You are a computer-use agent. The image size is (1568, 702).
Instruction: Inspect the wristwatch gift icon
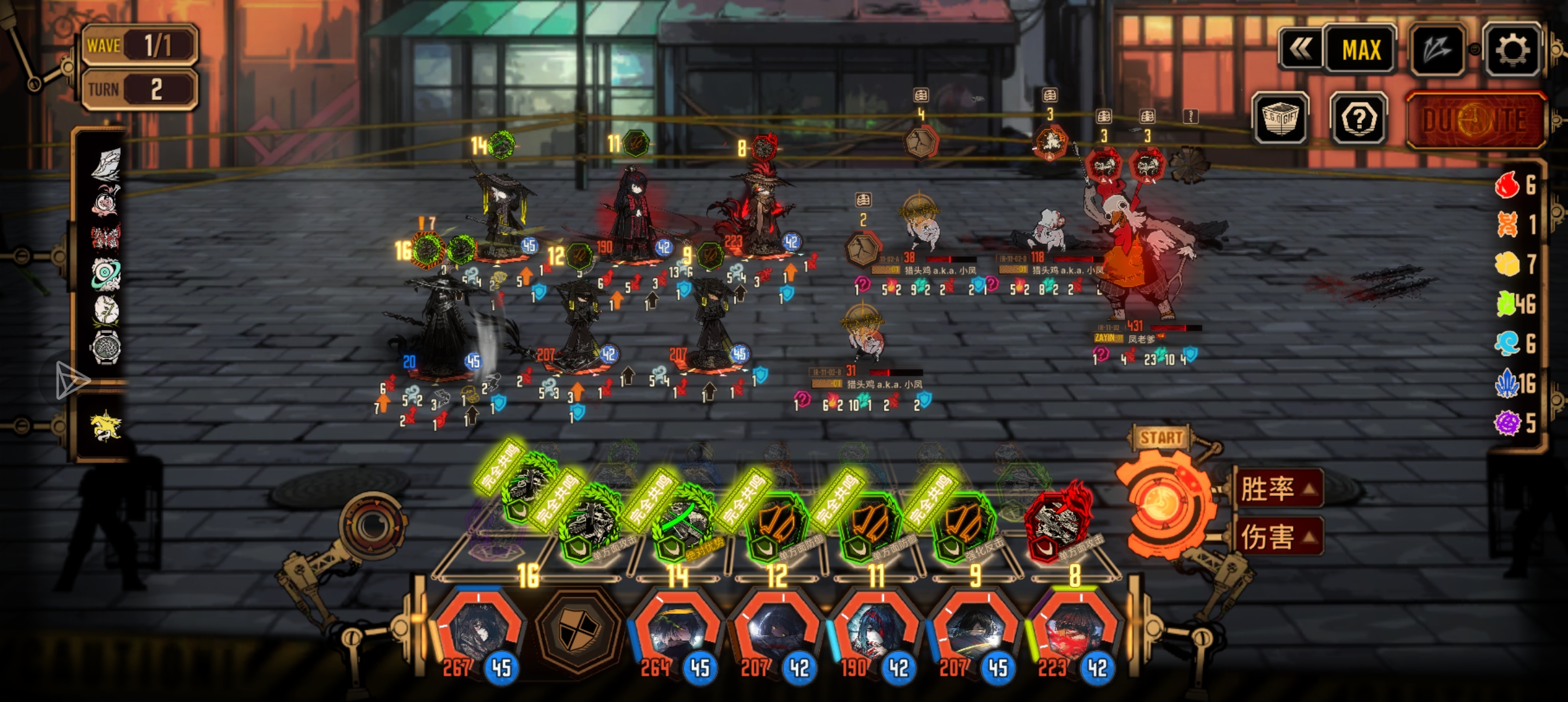106,348
